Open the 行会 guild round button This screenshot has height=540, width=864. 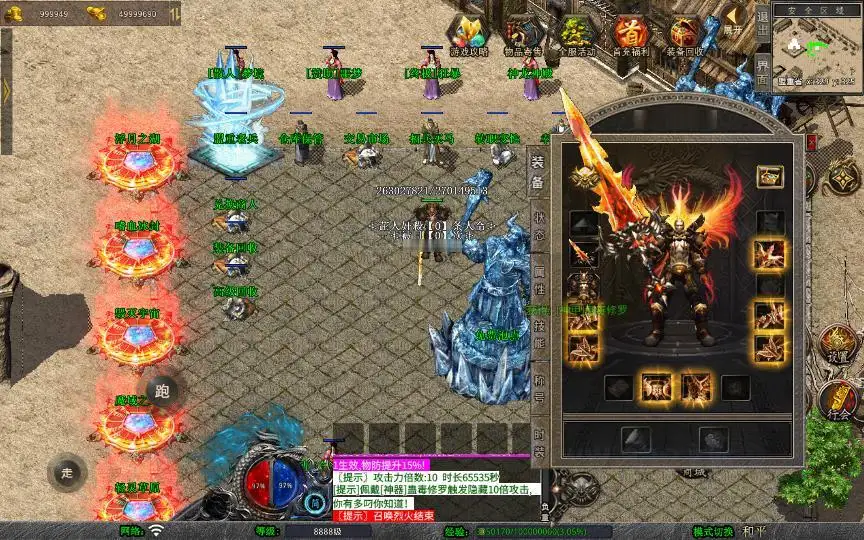[838, 402]
